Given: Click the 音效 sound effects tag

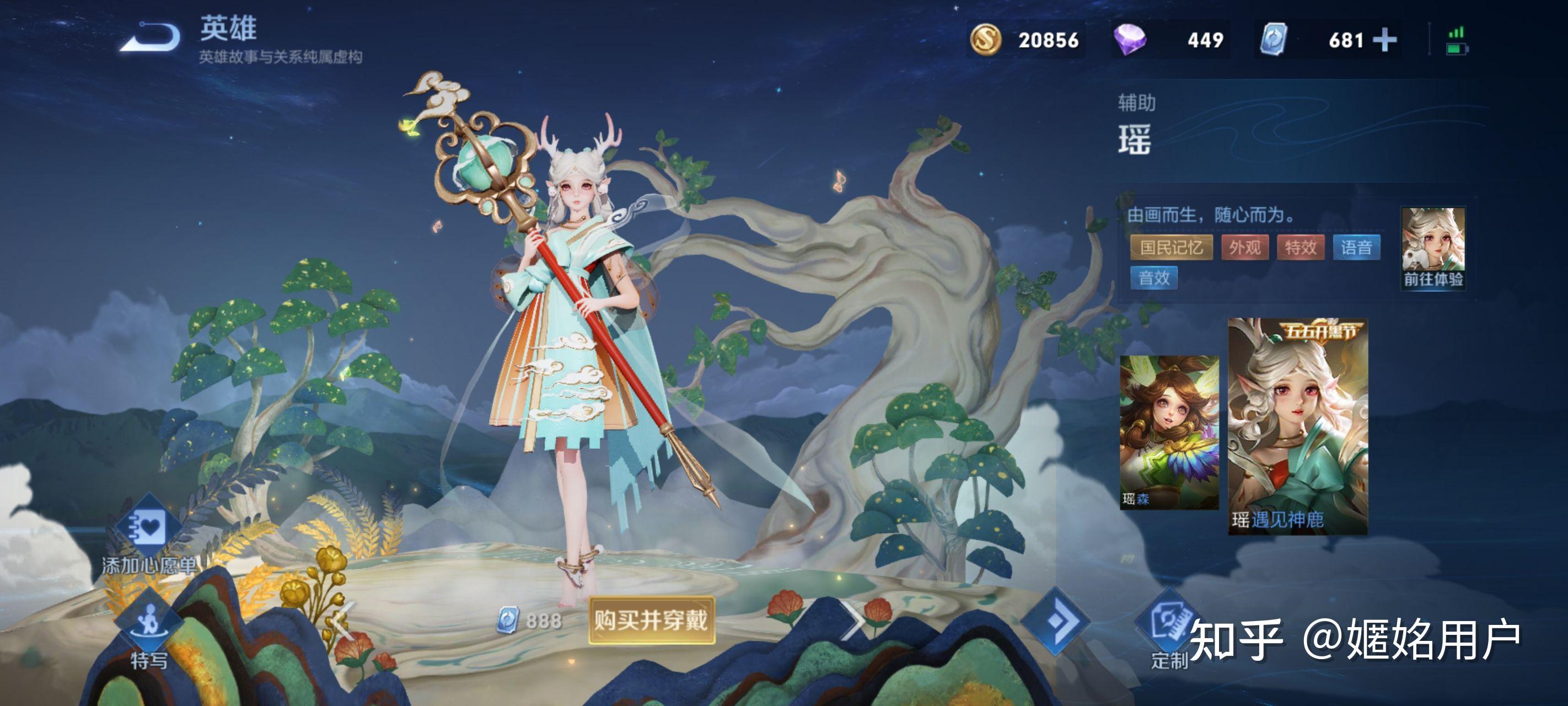Looking at the screenshot, I should tap(1153, 279).
